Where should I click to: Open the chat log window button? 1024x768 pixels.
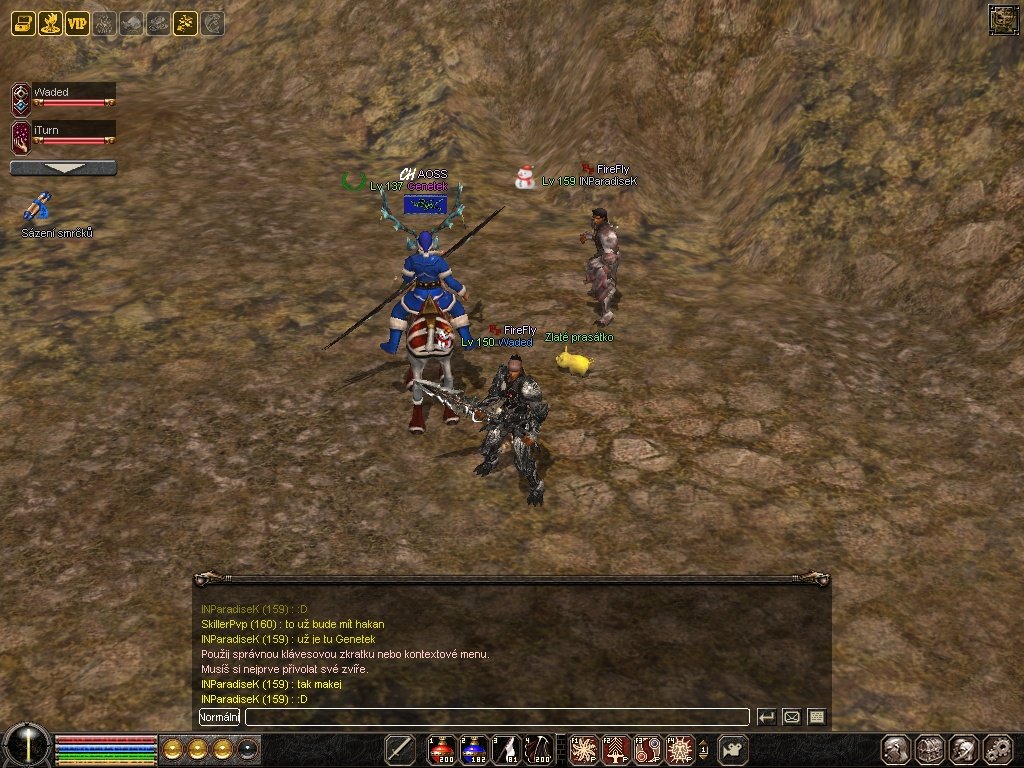coord(817,717)
